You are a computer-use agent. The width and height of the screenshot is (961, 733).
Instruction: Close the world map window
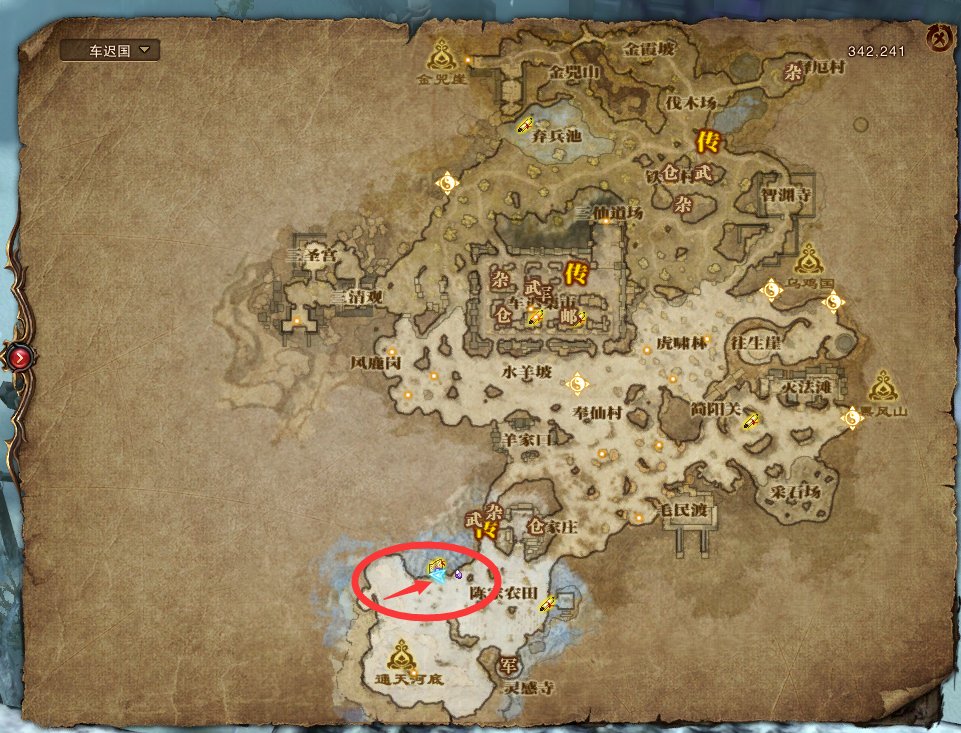(x=937, y=40)
